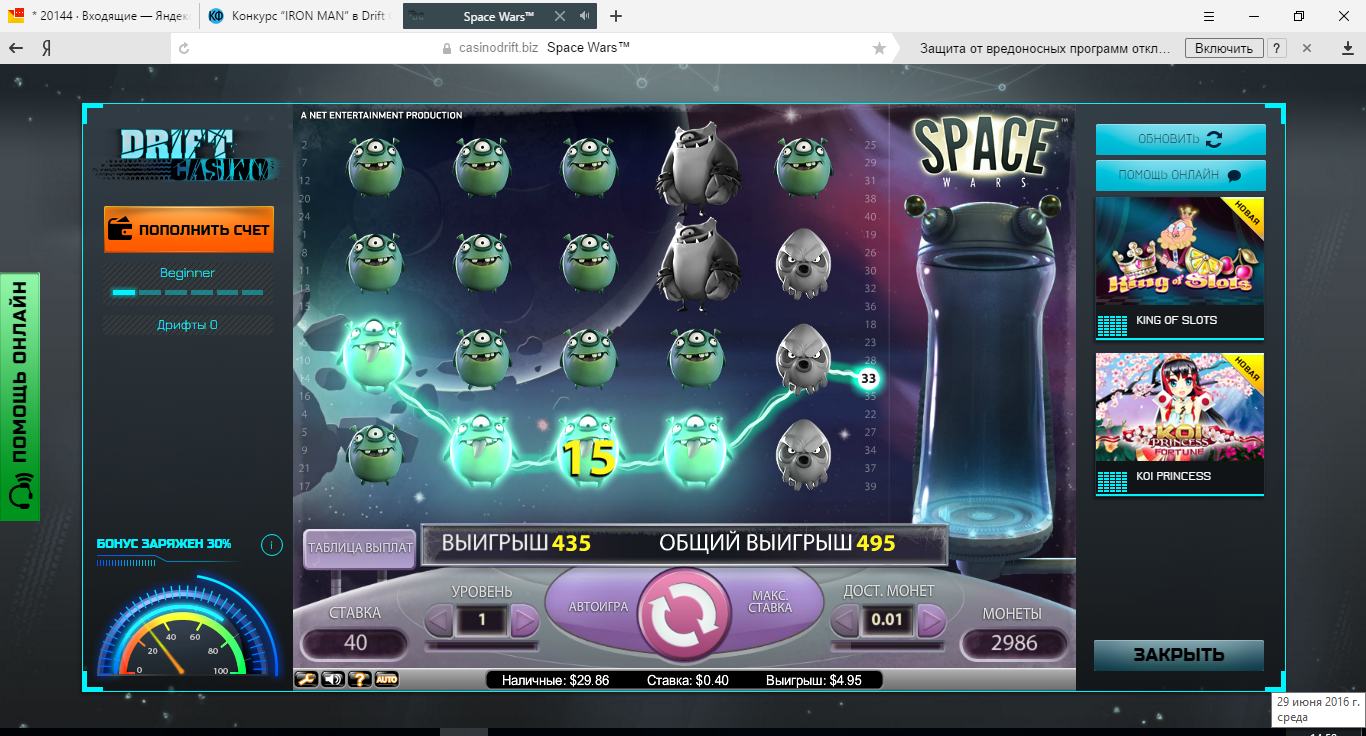Close the Space Wars browser tab
1366x736 pixels.
pos(560,16)
